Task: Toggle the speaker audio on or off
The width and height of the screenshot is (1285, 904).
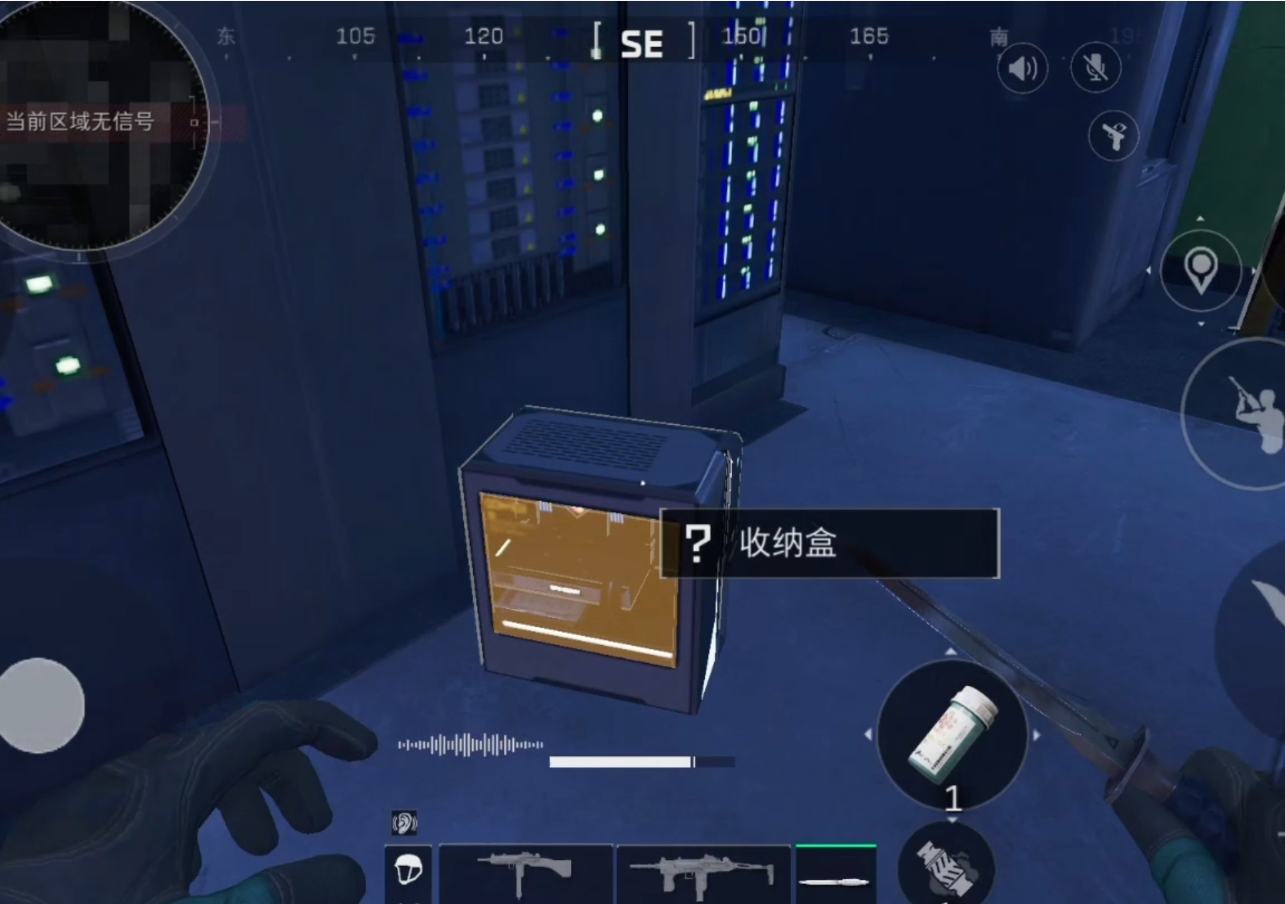Action: coord(1022,67)
